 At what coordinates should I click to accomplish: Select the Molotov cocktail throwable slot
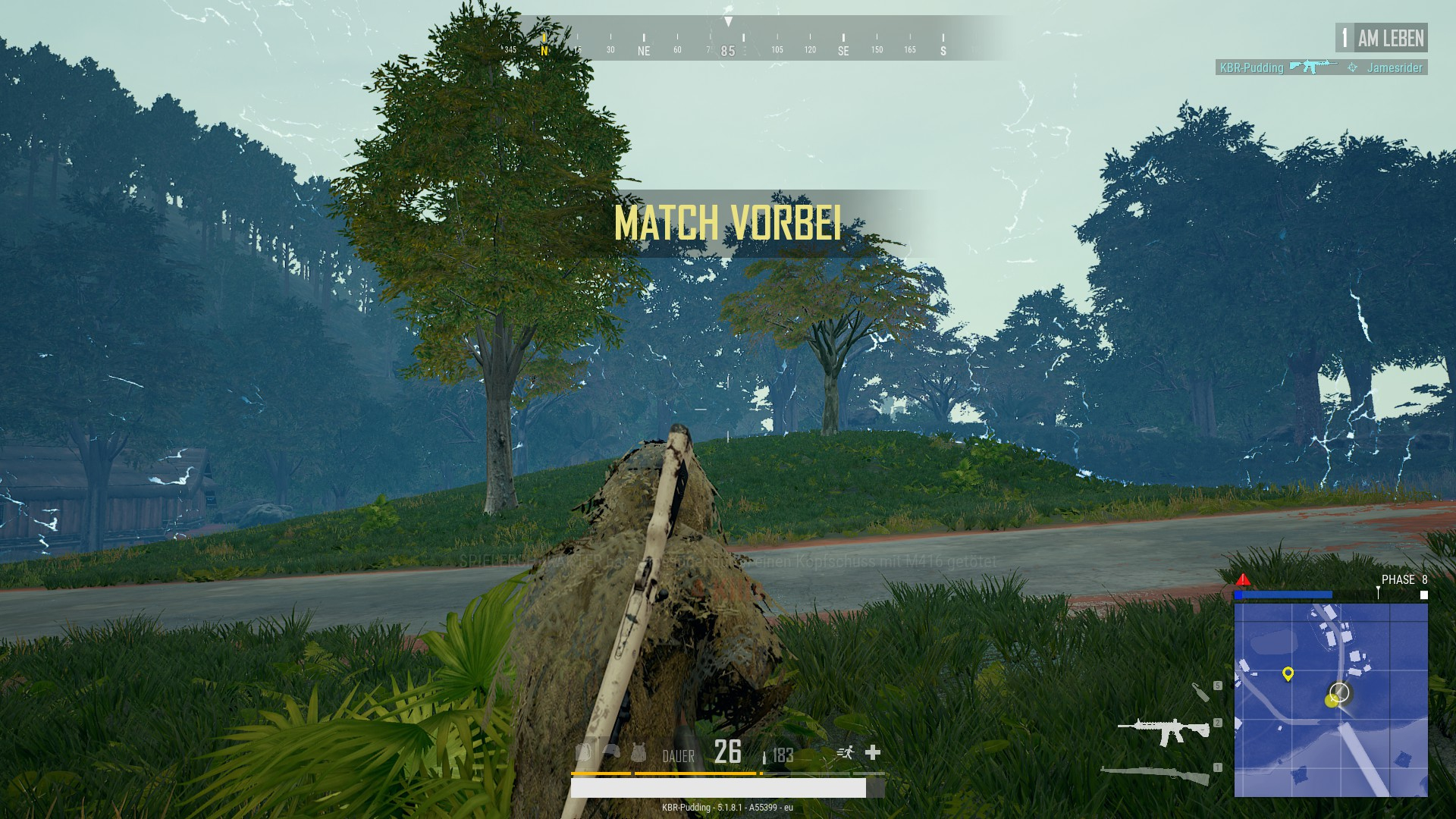(1200, 692)
